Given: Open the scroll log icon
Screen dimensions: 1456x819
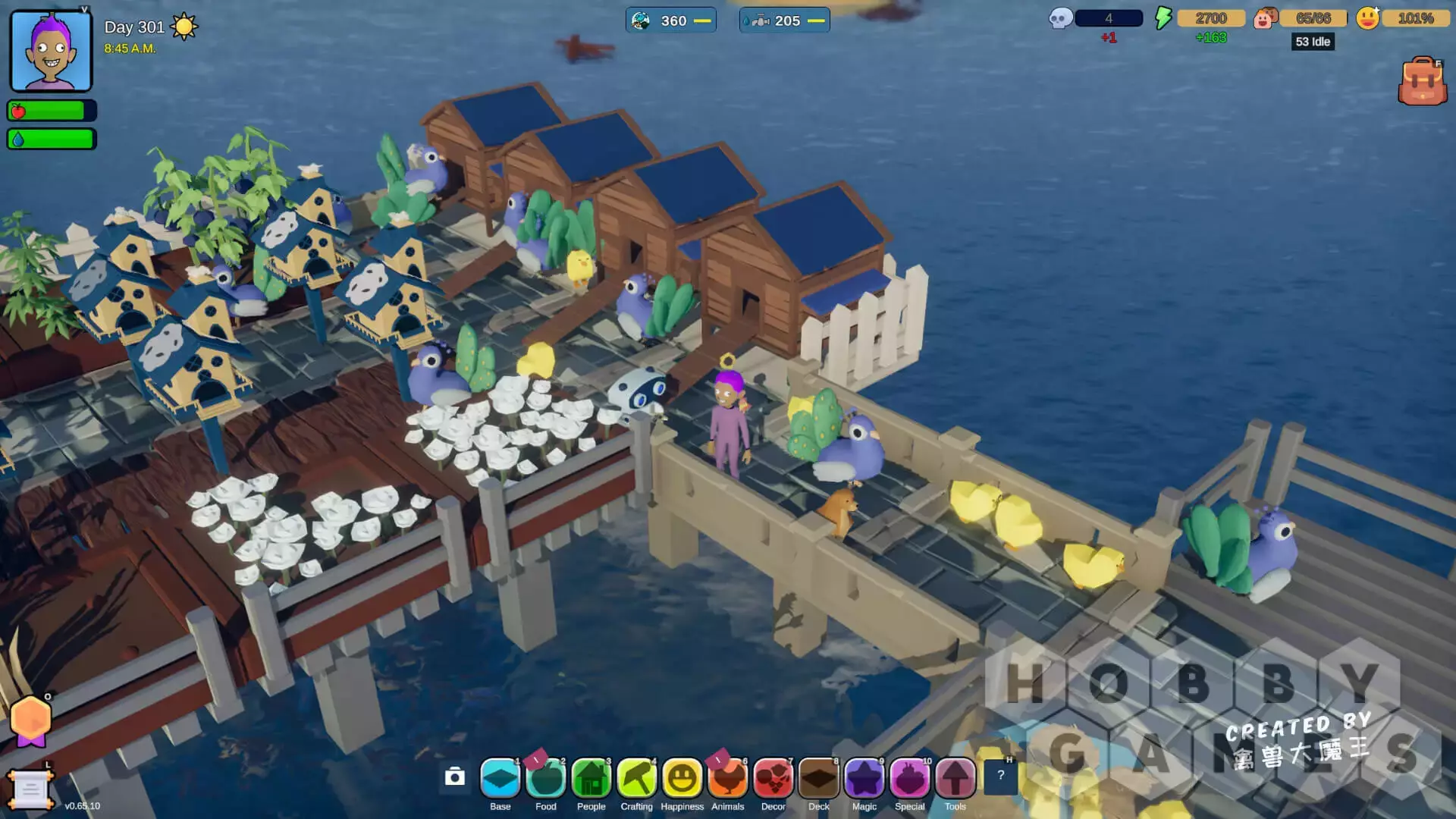Looking at the screenshot, I should 30,790.
